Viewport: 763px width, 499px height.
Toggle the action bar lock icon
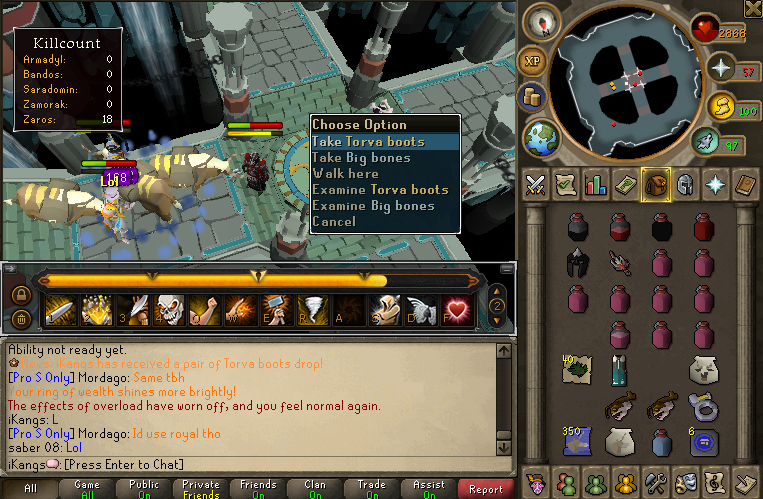point(20,297)
